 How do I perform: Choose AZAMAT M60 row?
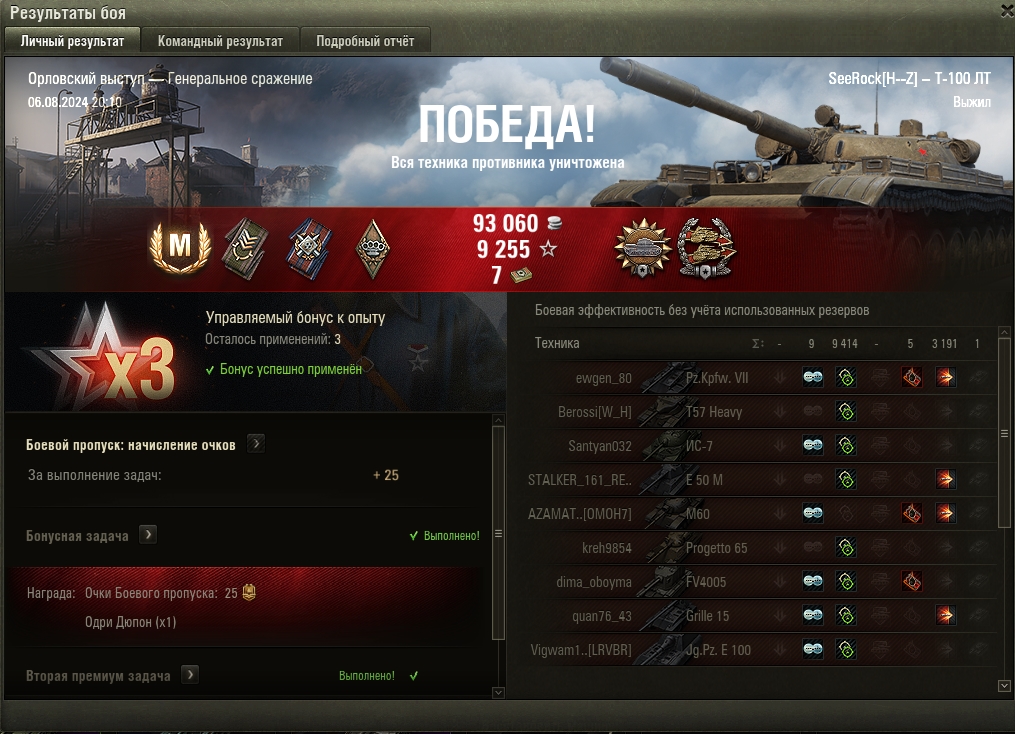[700, 514]
